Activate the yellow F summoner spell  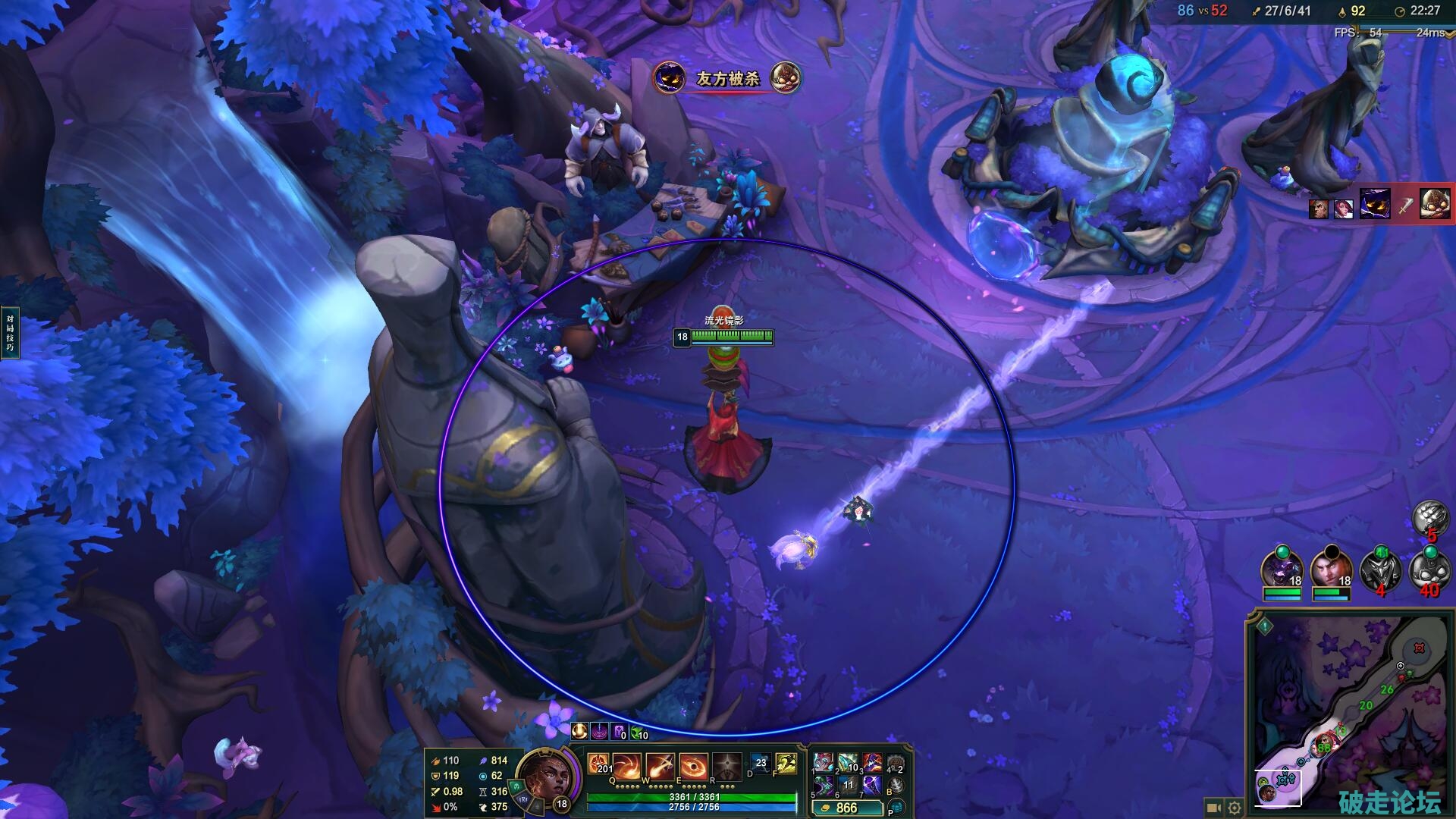pos(786,764)
